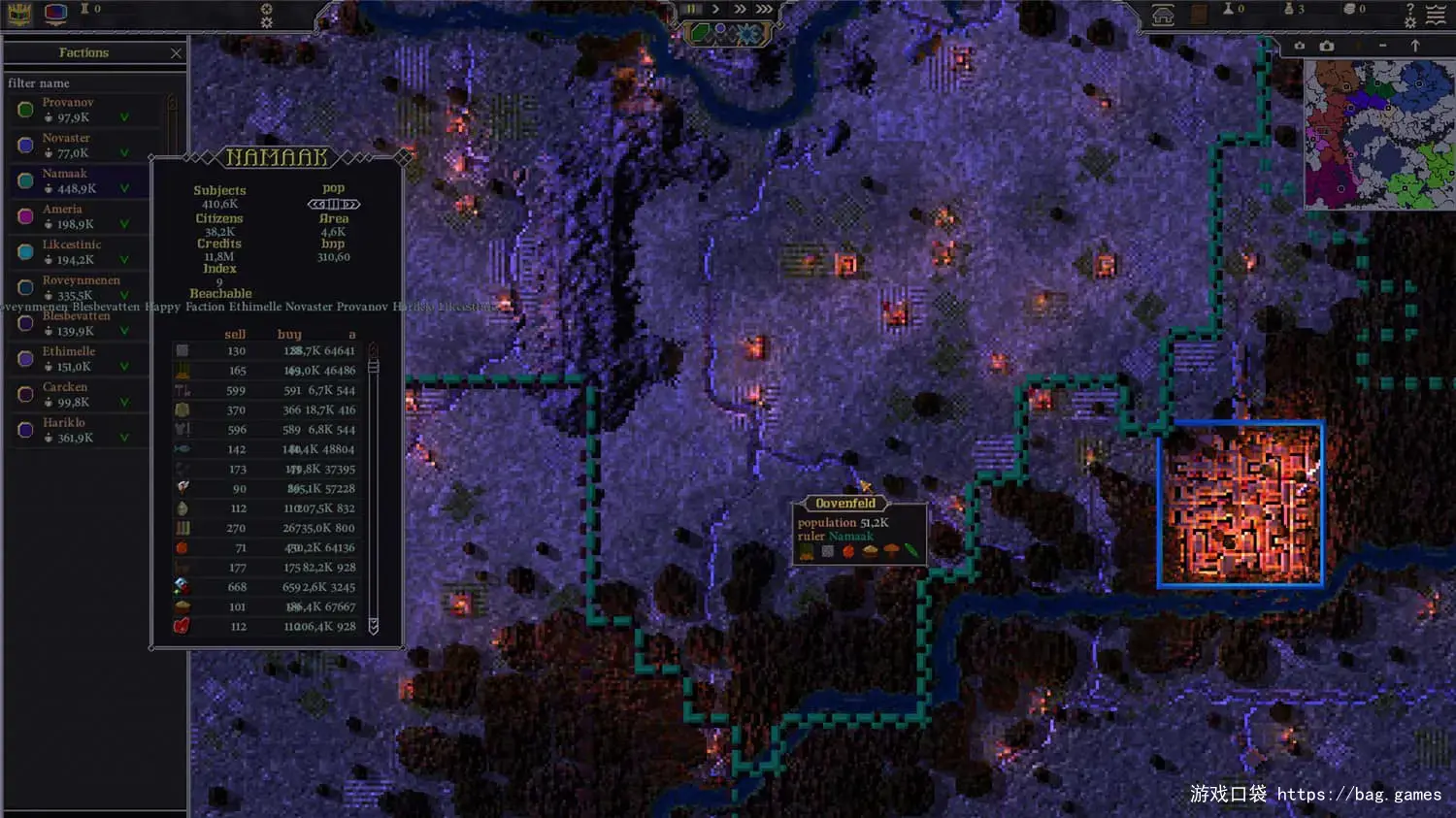Image resolution: width=1456 pixels, height=818 pixels.
Task: Set game speed to double arrows
Action: [741, 9]
